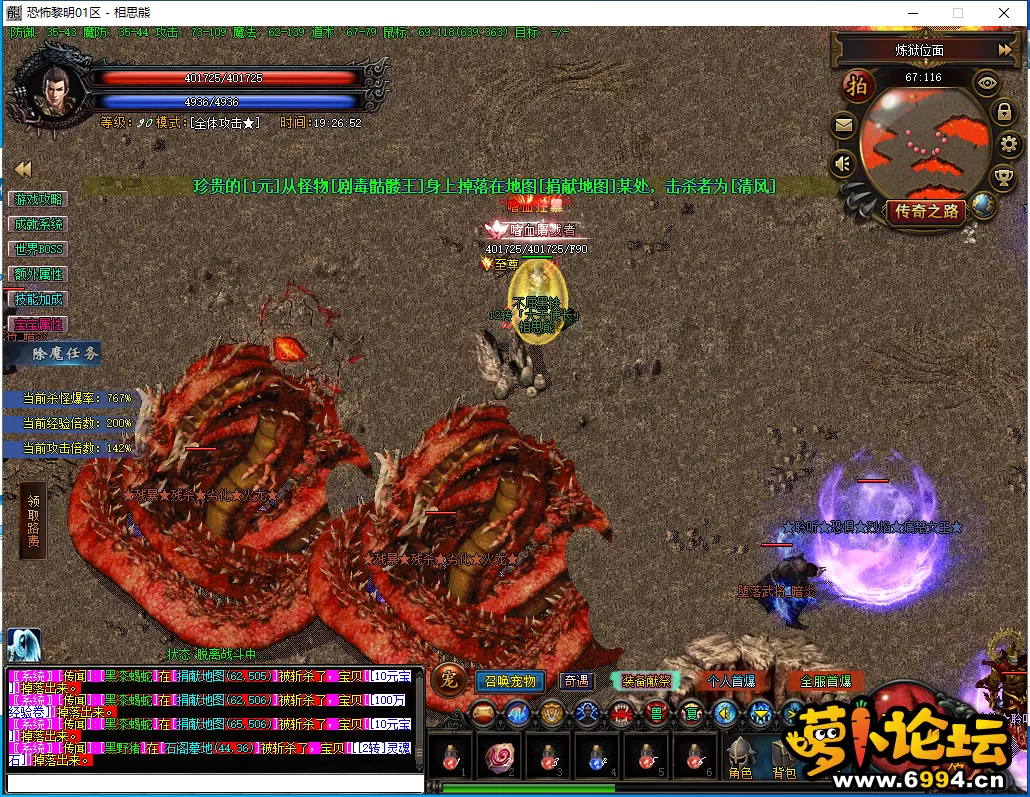
Task: Close the game window
Action: 1004,13
